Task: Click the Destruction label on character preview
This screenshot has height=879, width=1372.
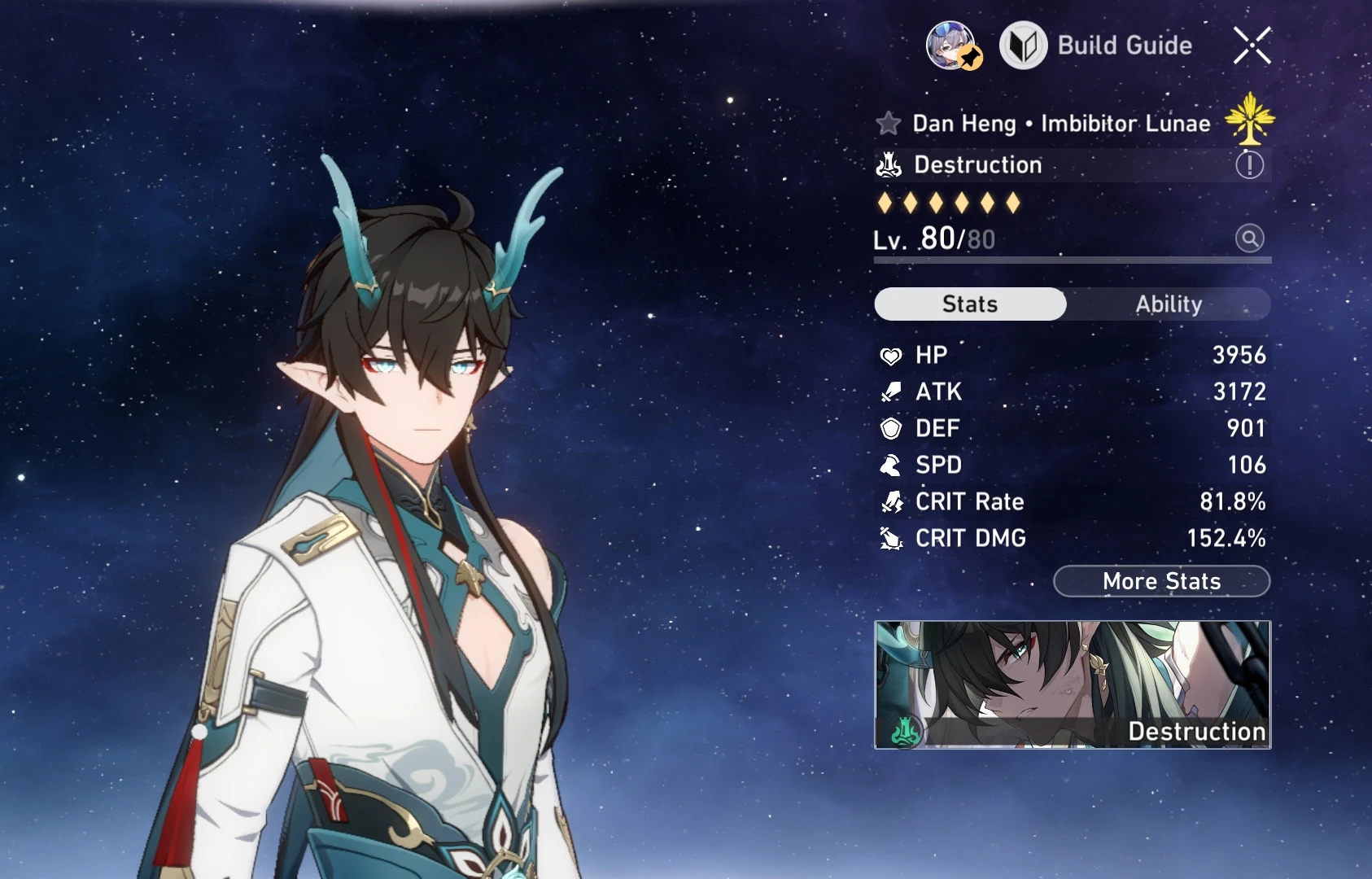Action: [x=1196, y=731]
